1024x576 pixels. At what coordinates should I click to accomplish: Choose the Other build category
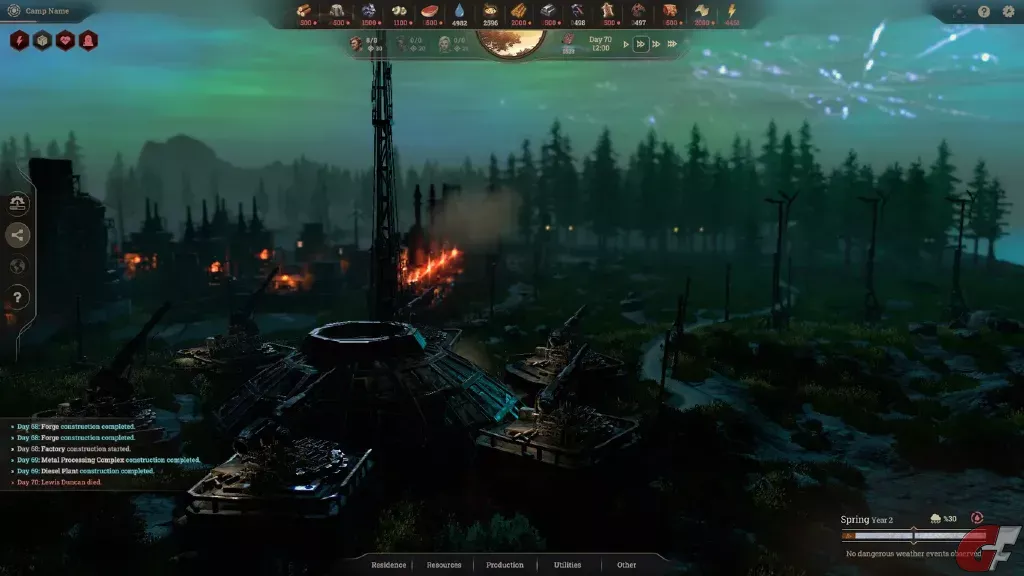626,565
